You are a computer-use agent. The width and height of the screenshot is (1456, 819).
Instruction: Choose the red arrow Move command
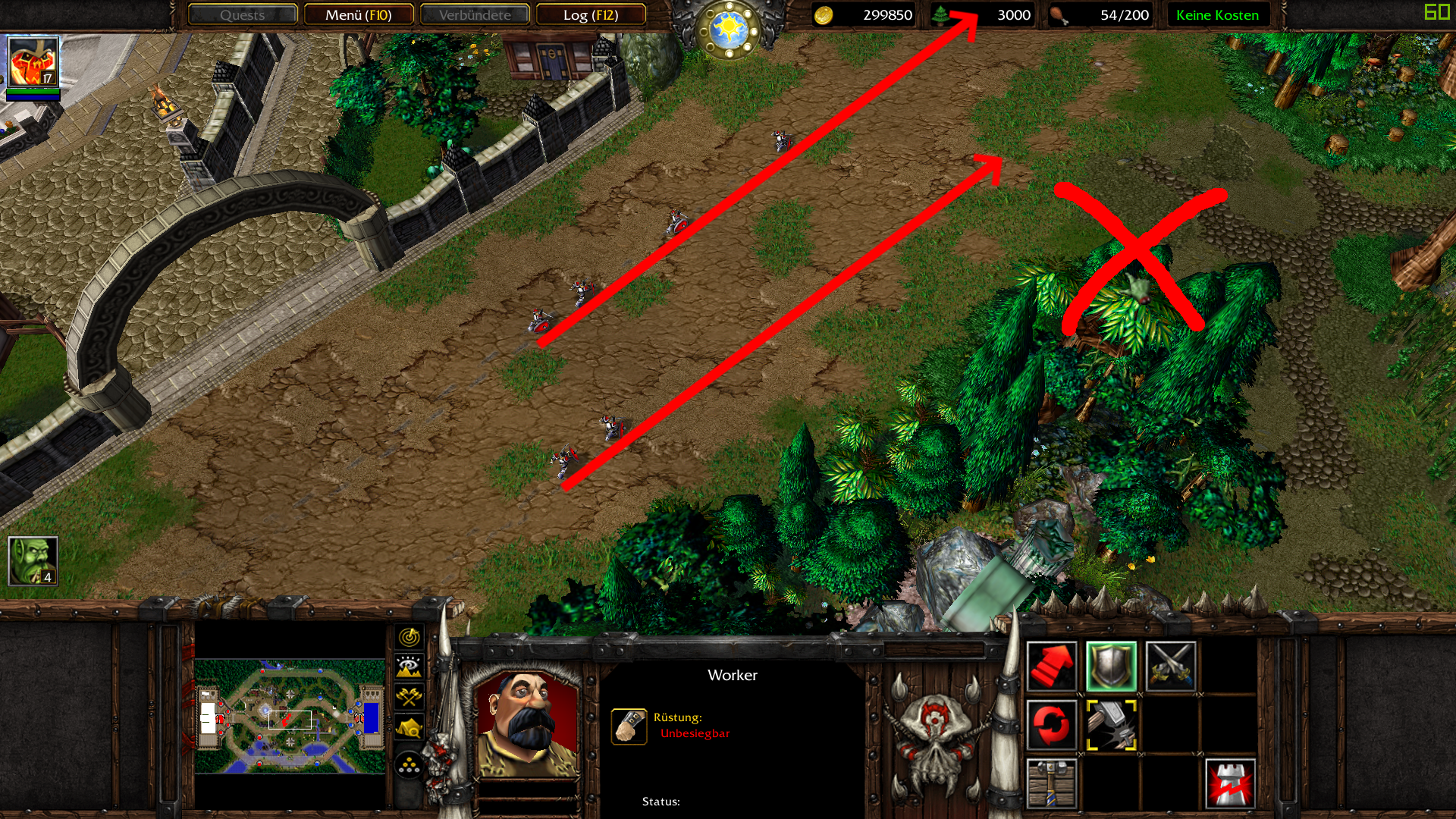1052,667
